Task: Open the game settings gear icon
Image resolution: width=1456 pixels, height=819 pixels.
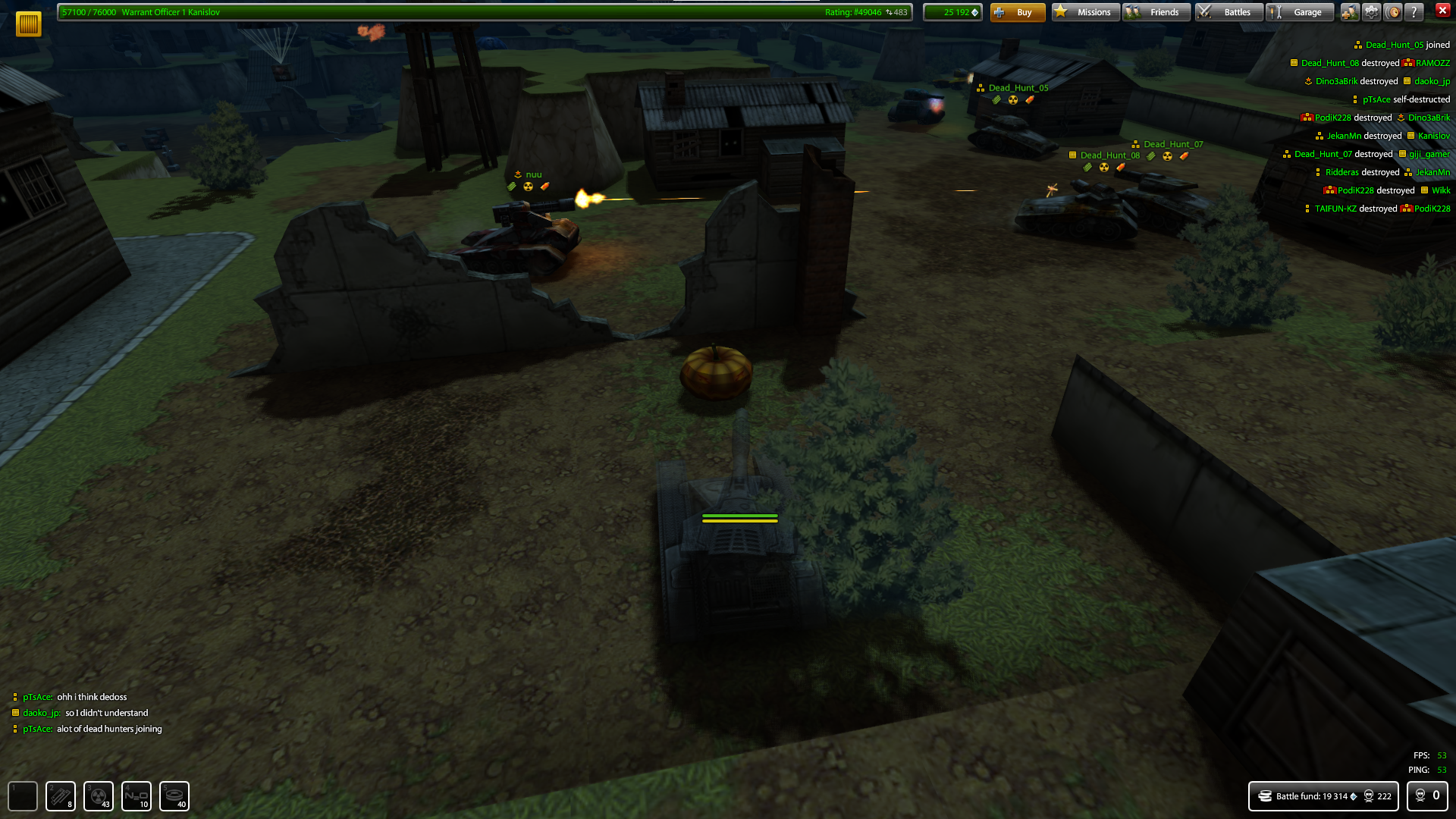Action: pyautogui.click(x=1372, y=12)
